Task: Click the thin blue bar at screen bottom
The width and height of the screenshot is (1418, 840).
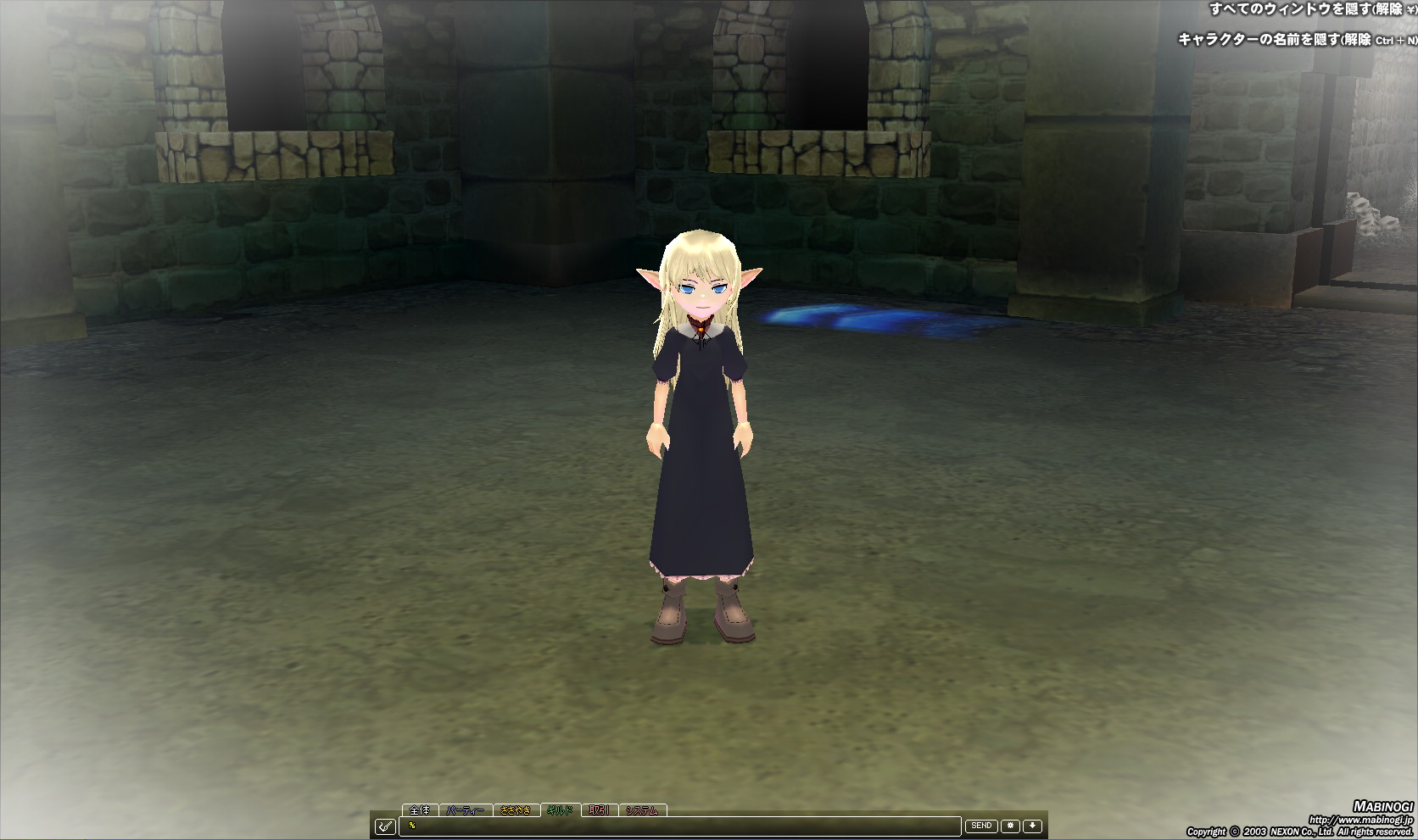Action: 709,838
